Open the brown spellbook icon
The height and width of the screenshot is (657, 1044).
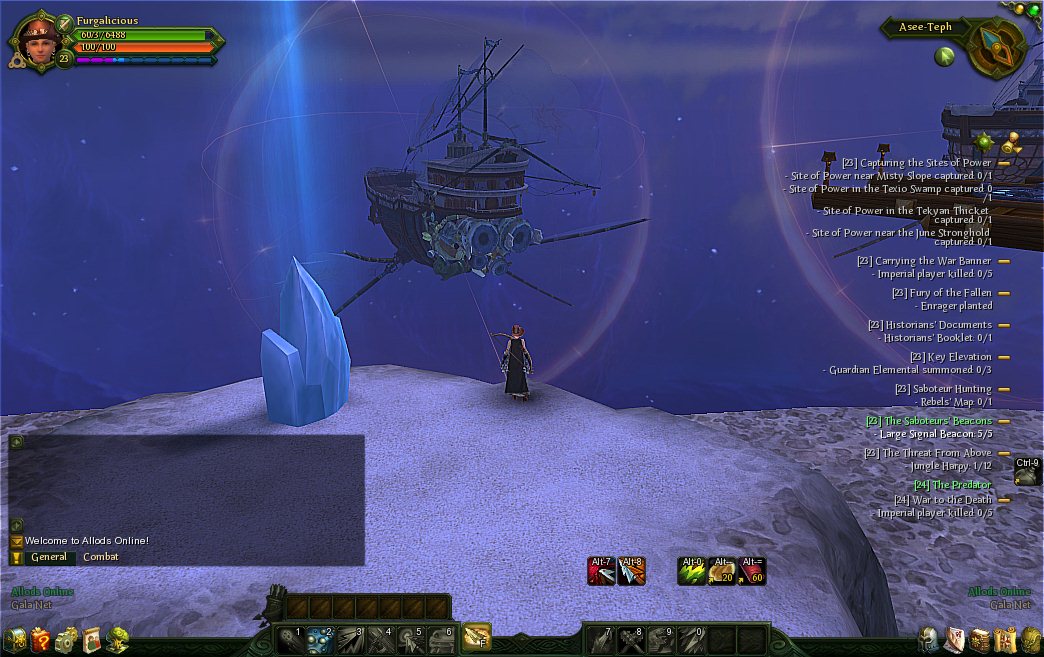point(979,640)
